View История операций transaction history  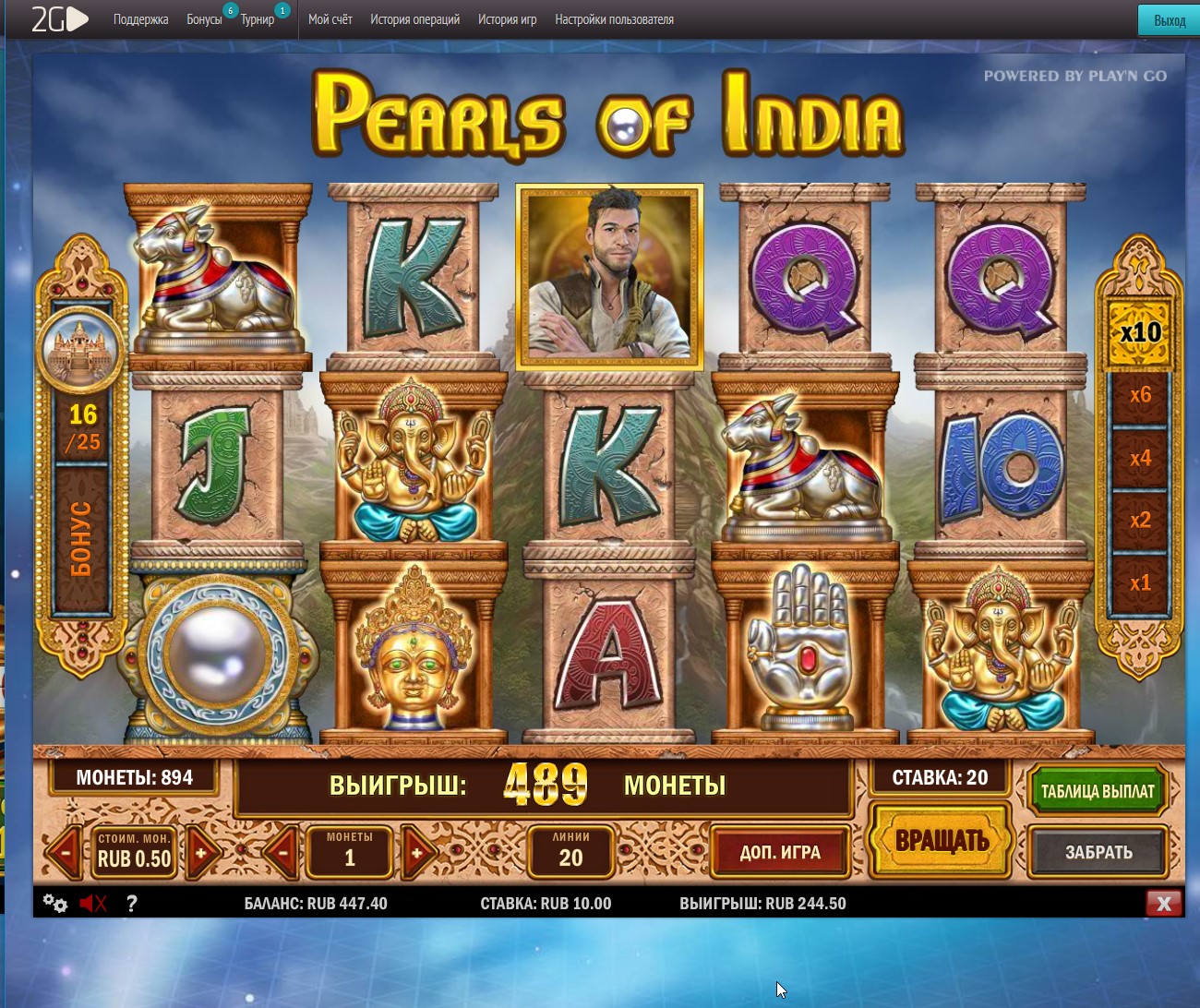tap(414, 19)
